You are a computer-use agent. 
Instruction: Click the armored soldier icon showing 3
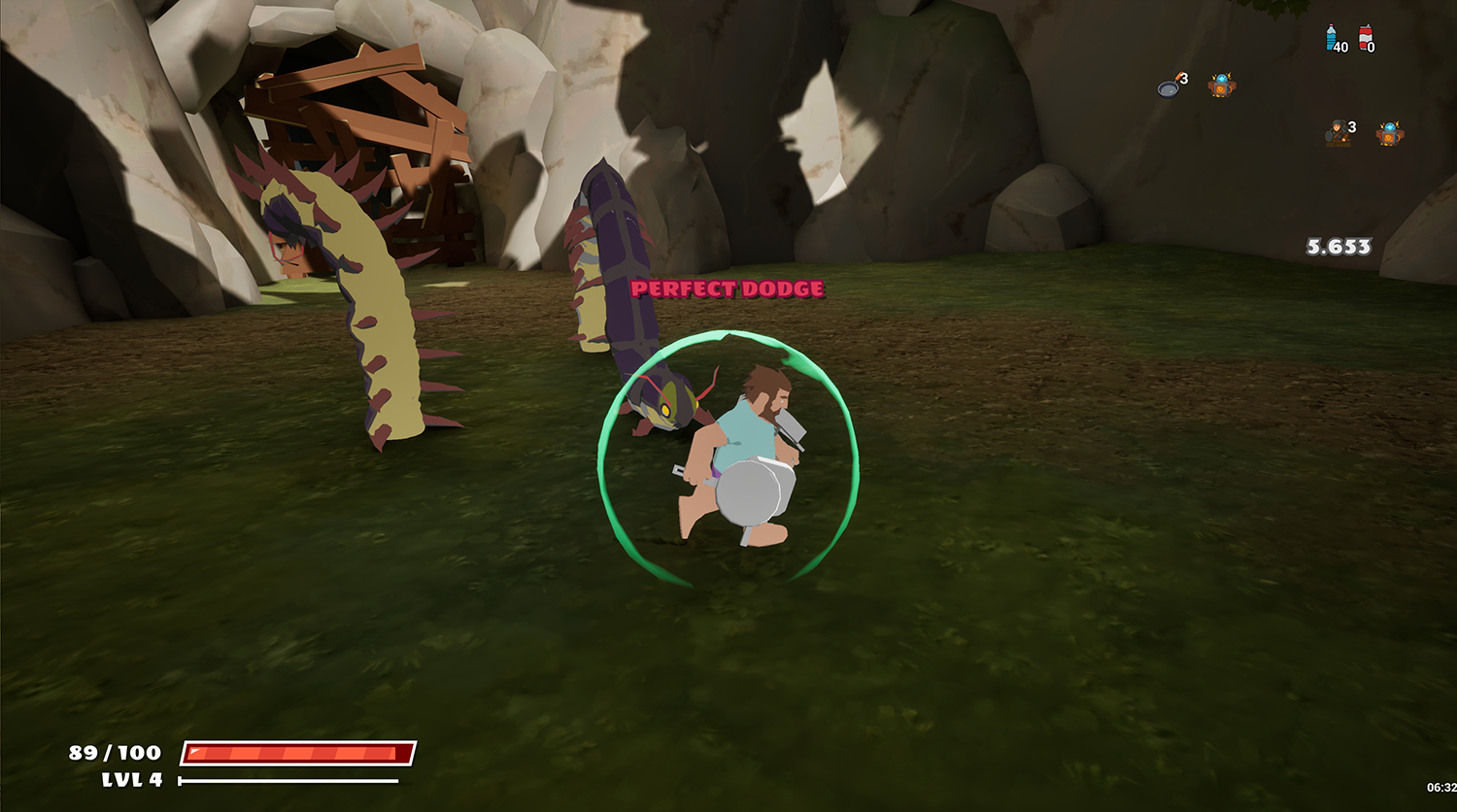(1338, 131)
